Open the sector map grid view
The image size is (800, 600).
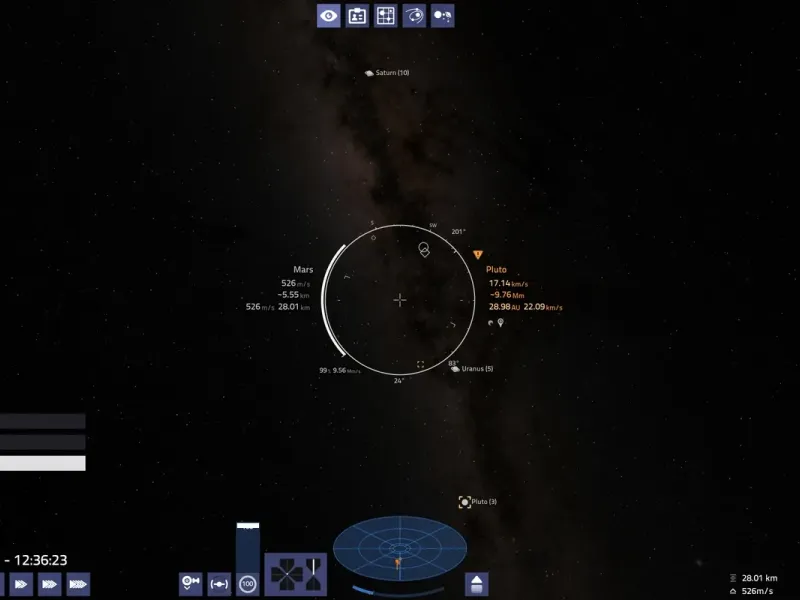385,15
